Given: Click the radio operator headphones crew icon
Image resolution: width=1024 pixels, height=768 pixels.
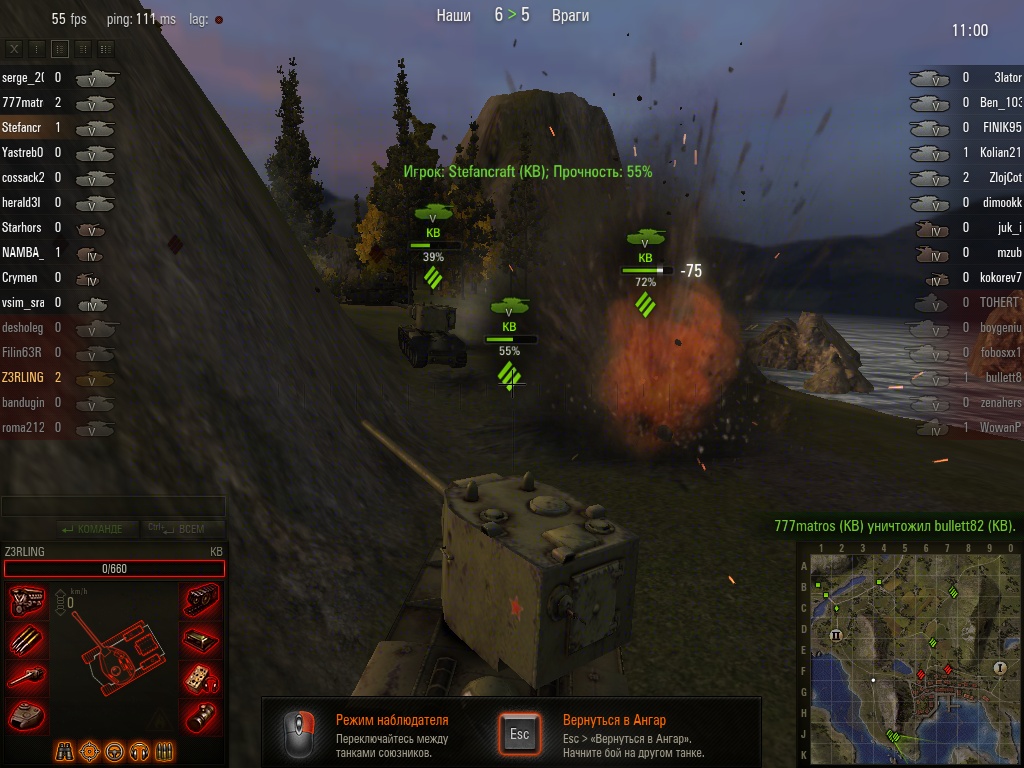Looking at the screenshot, I should [x=139, y=750].
